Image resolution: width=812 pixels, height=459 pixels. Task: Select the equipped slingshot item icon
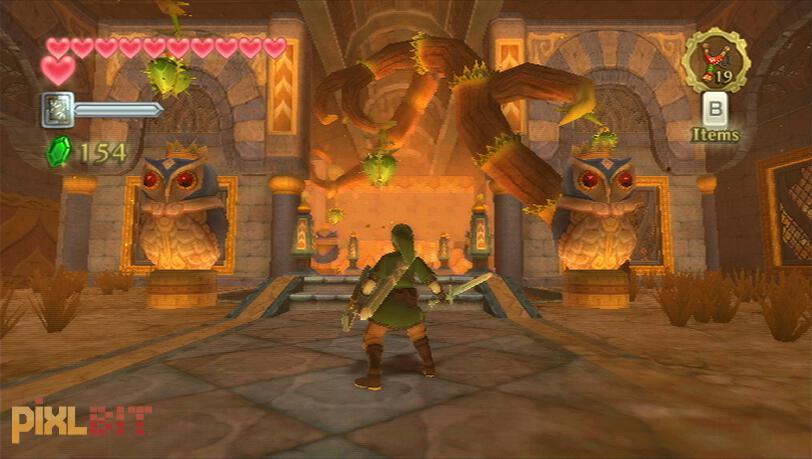714,60
